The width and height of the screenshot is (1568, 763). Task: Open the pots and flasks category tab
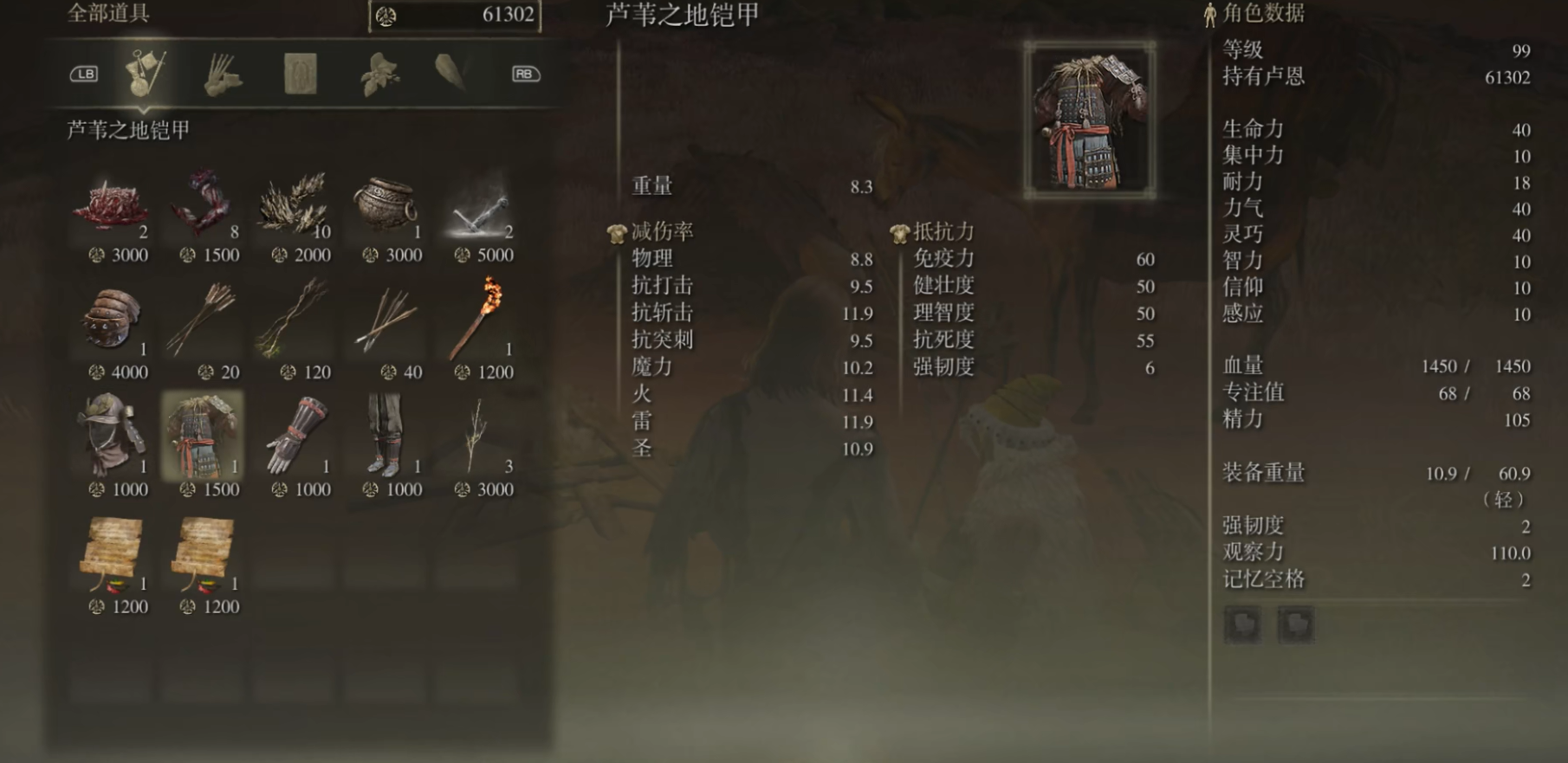coord(222,74)
